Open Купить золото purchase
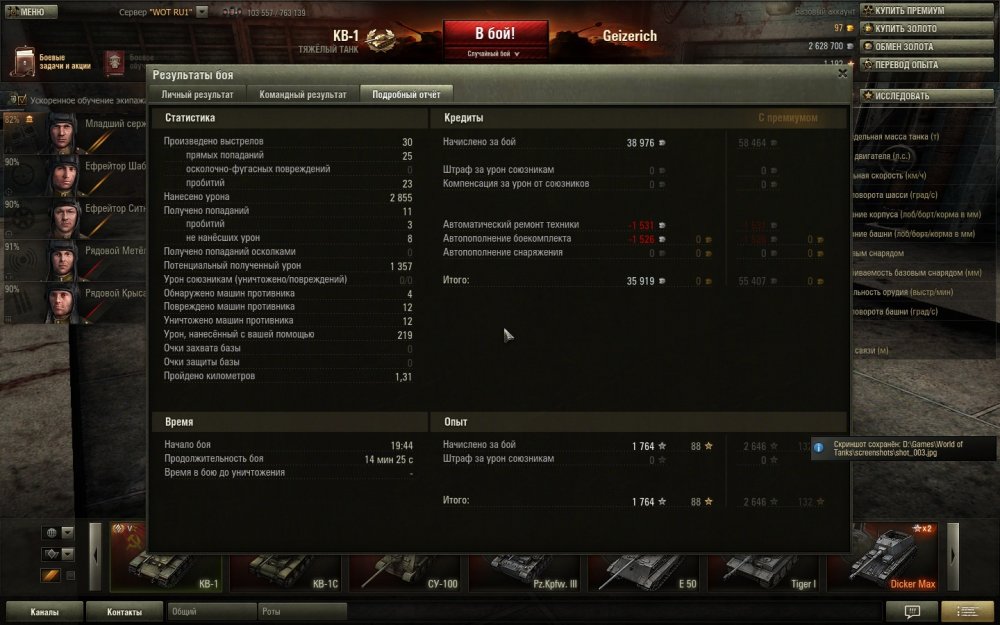1000x625 pixels. click(908, 28)
